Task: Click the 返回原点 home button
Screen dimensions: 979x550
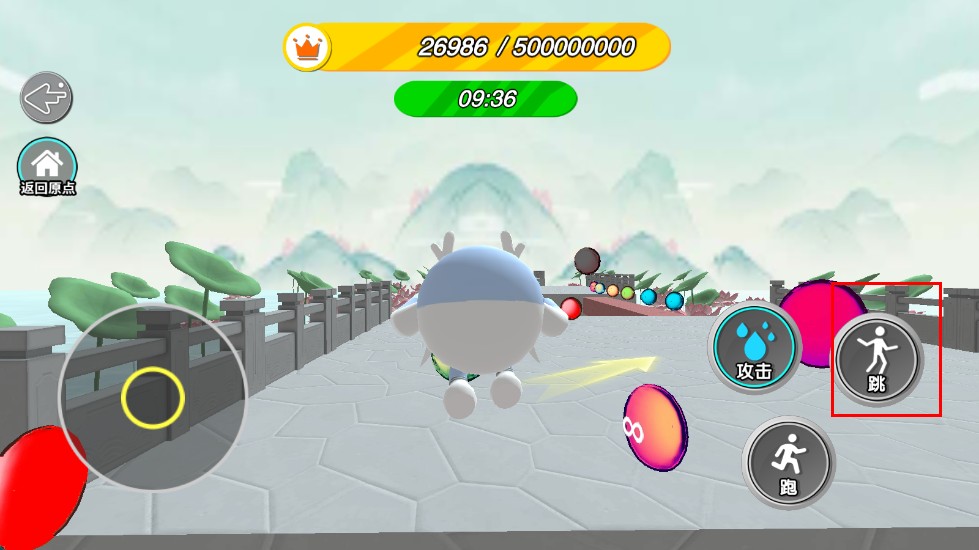Action: pos(47,166)
